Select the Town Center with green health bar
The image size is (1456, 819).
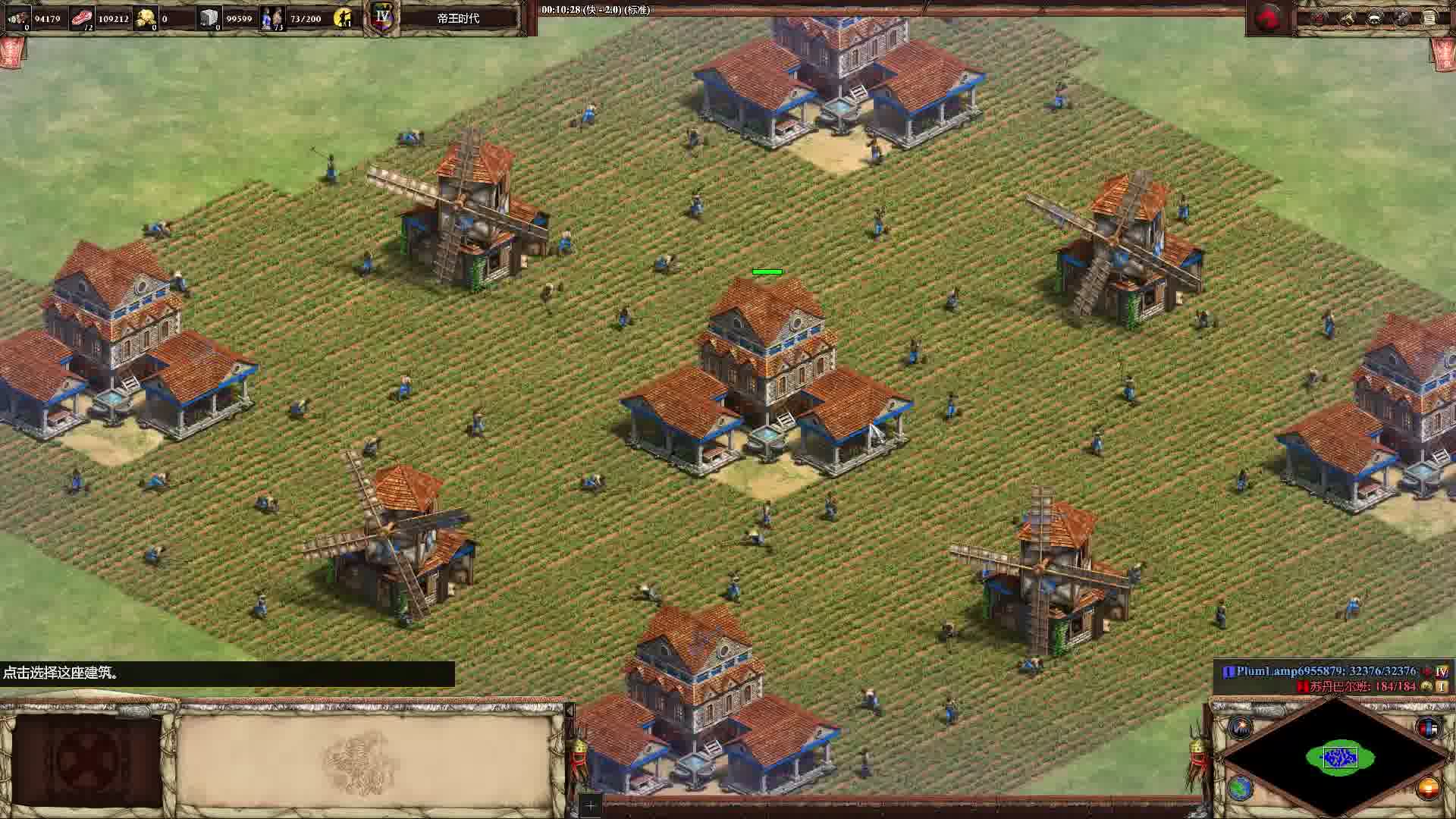[x=766, y=379]
